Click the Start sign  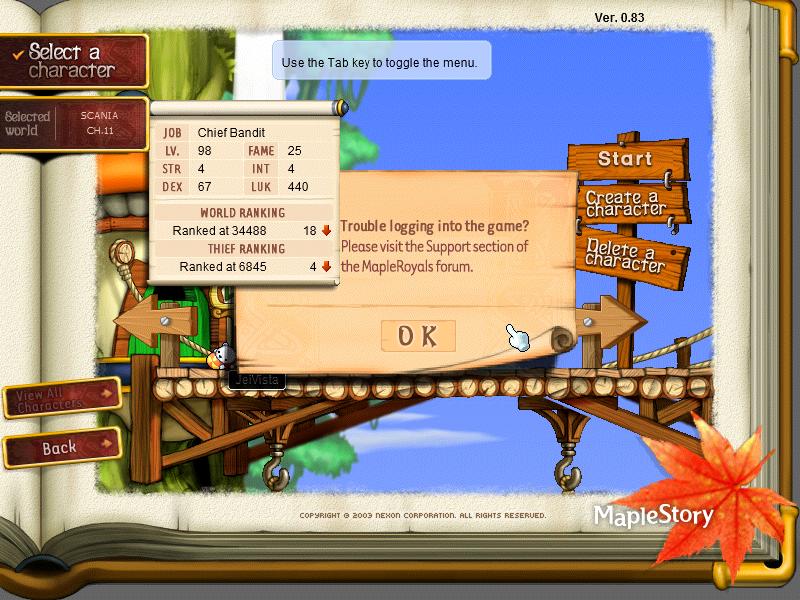tap(625, 159)
